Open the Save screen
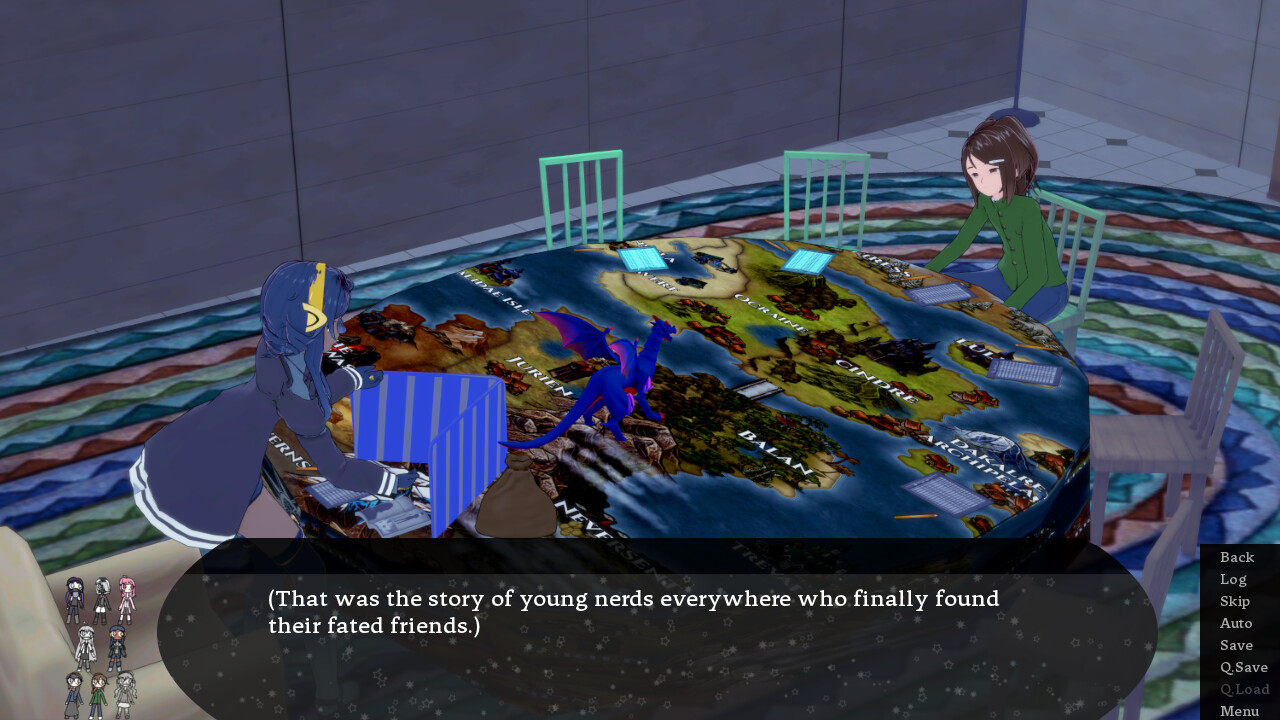This screenshot has width=1280, height=720. point(1236,645)
